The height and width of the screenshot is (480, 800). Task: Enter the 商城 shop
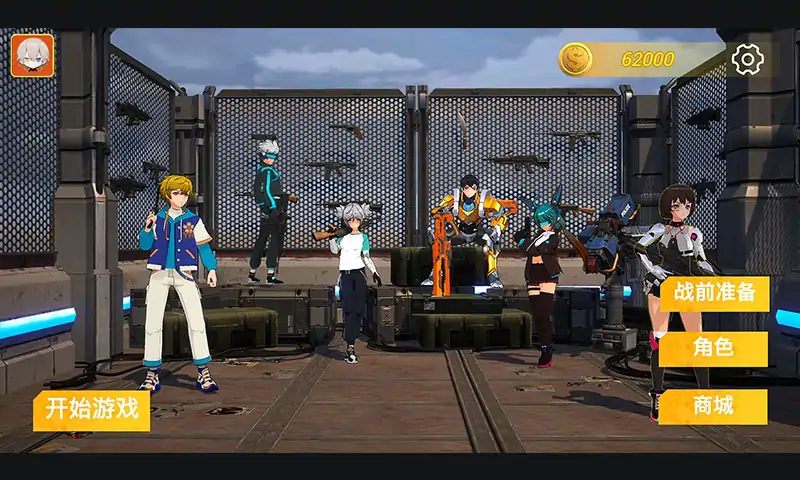click(713, 406)
